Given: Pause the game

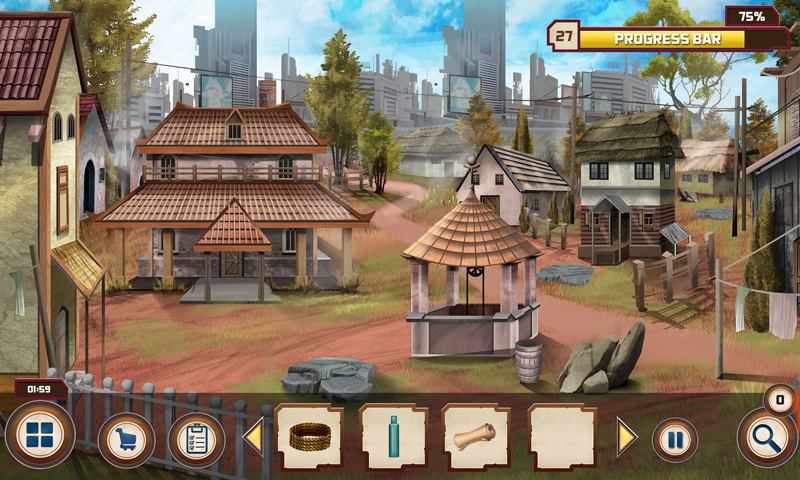Looking at the screenshot, I should [675, 440].
